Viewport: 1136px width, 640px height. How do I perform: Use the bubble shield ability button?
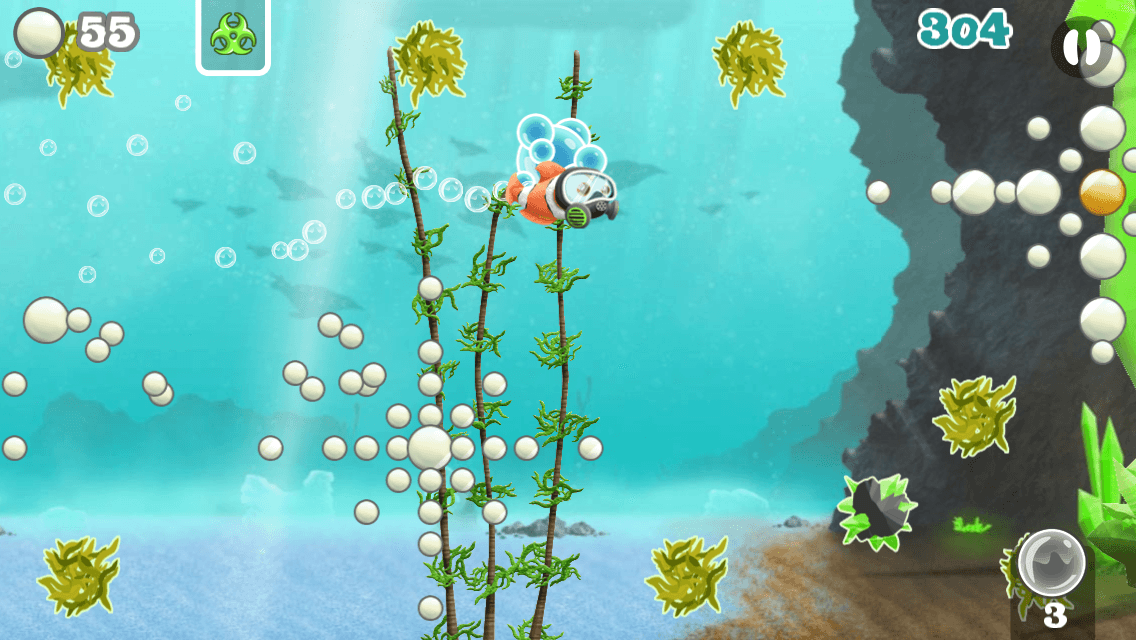point(1051,563)
